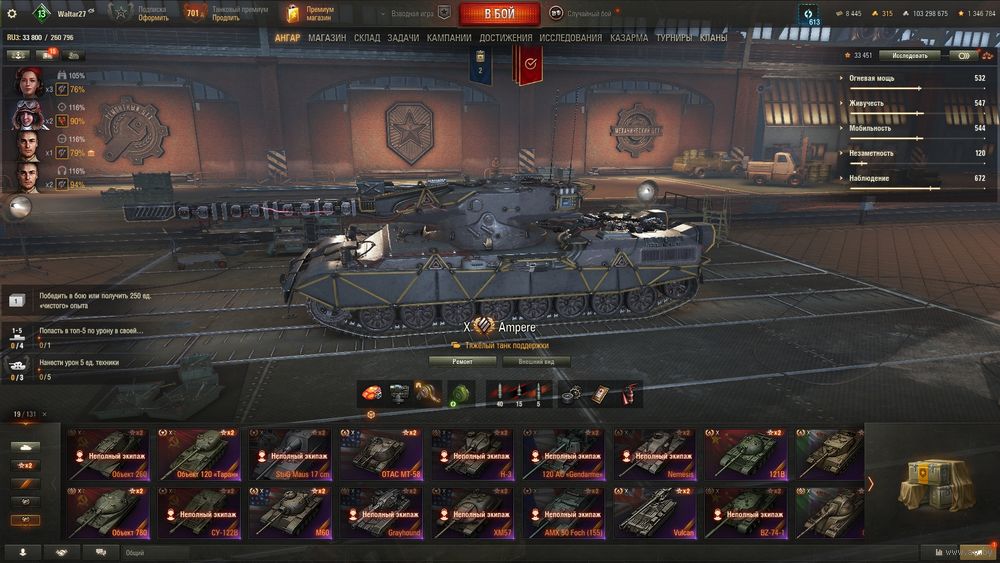
Task: Go to the ЗАДАЧИ tab
Action: 403,38
